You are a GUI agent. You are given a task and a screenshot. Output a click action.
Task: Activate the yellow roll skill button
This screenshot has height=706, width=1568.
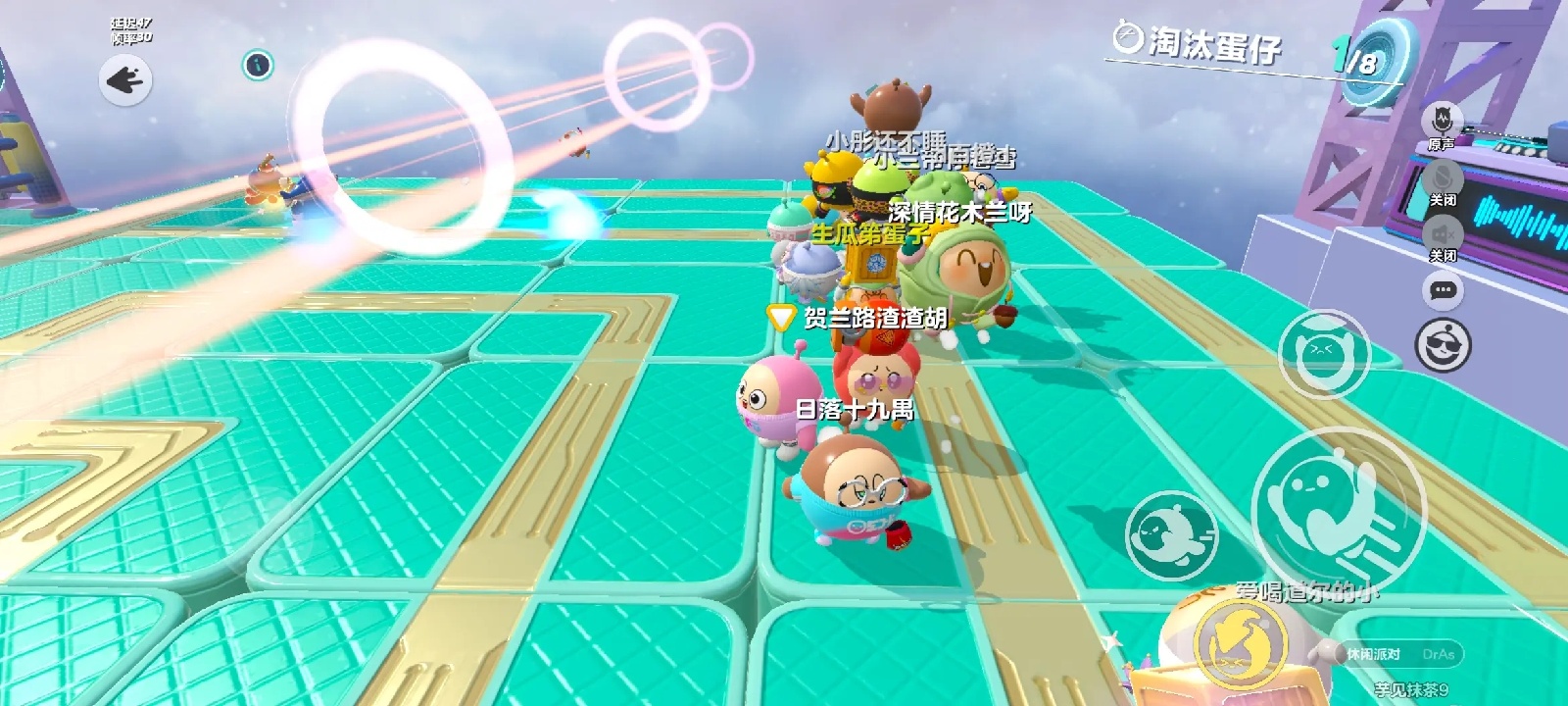tap(1242, 642)
